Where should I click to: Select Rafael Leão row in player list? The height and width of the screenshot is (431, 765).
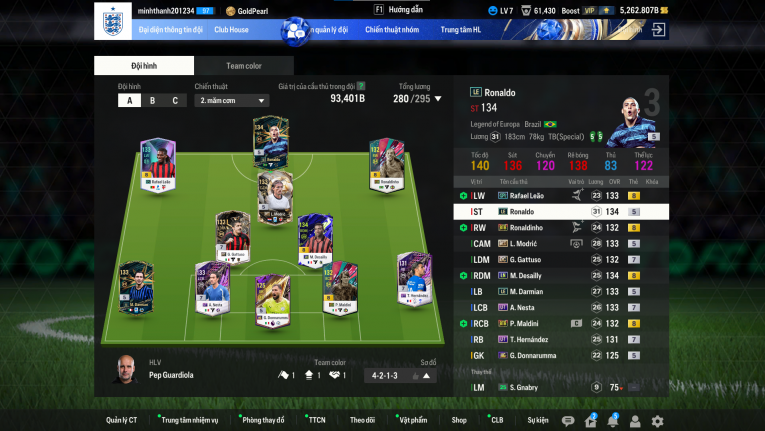coord(560,196)
